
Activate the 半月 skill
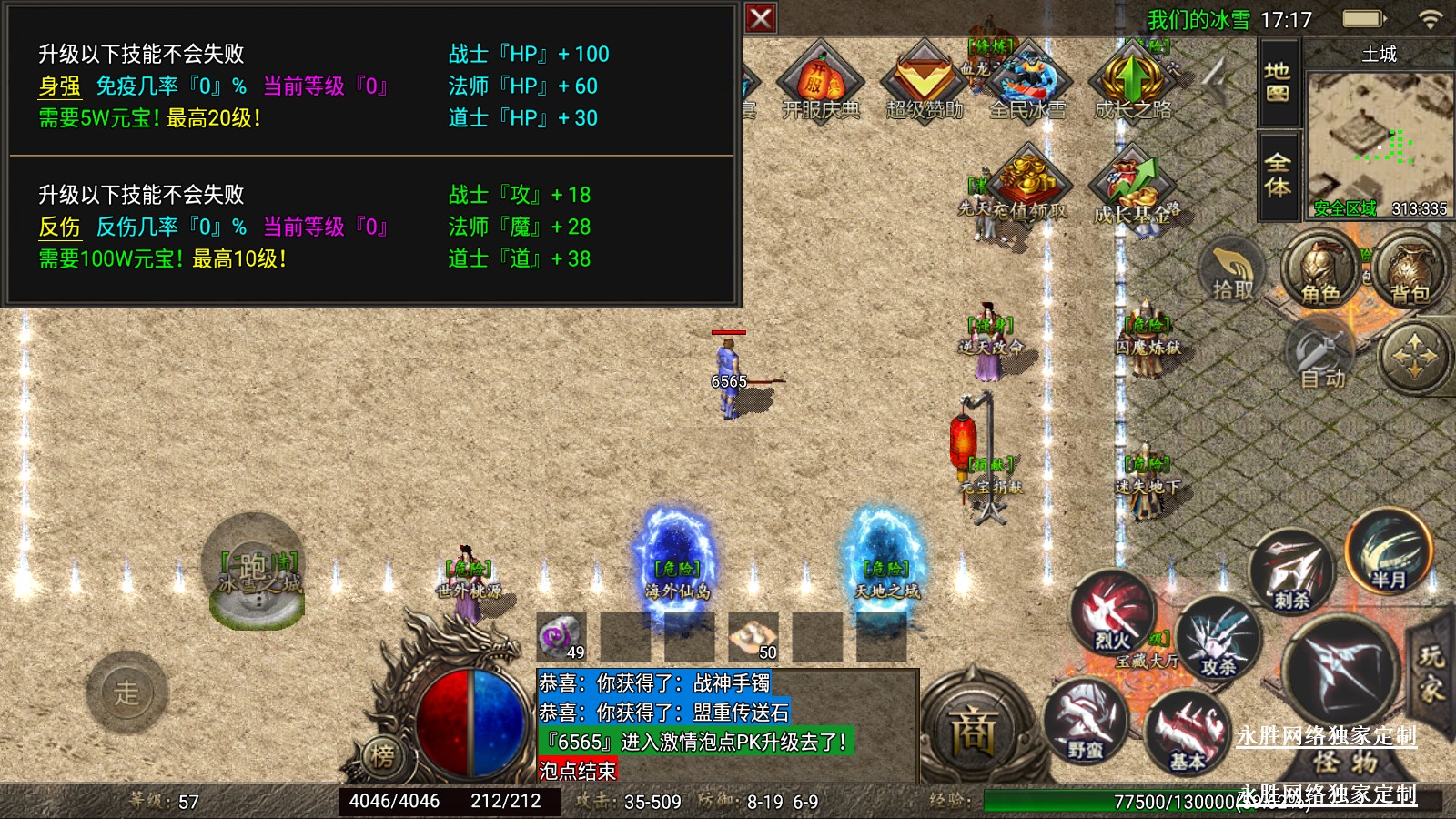[1388, 552]
